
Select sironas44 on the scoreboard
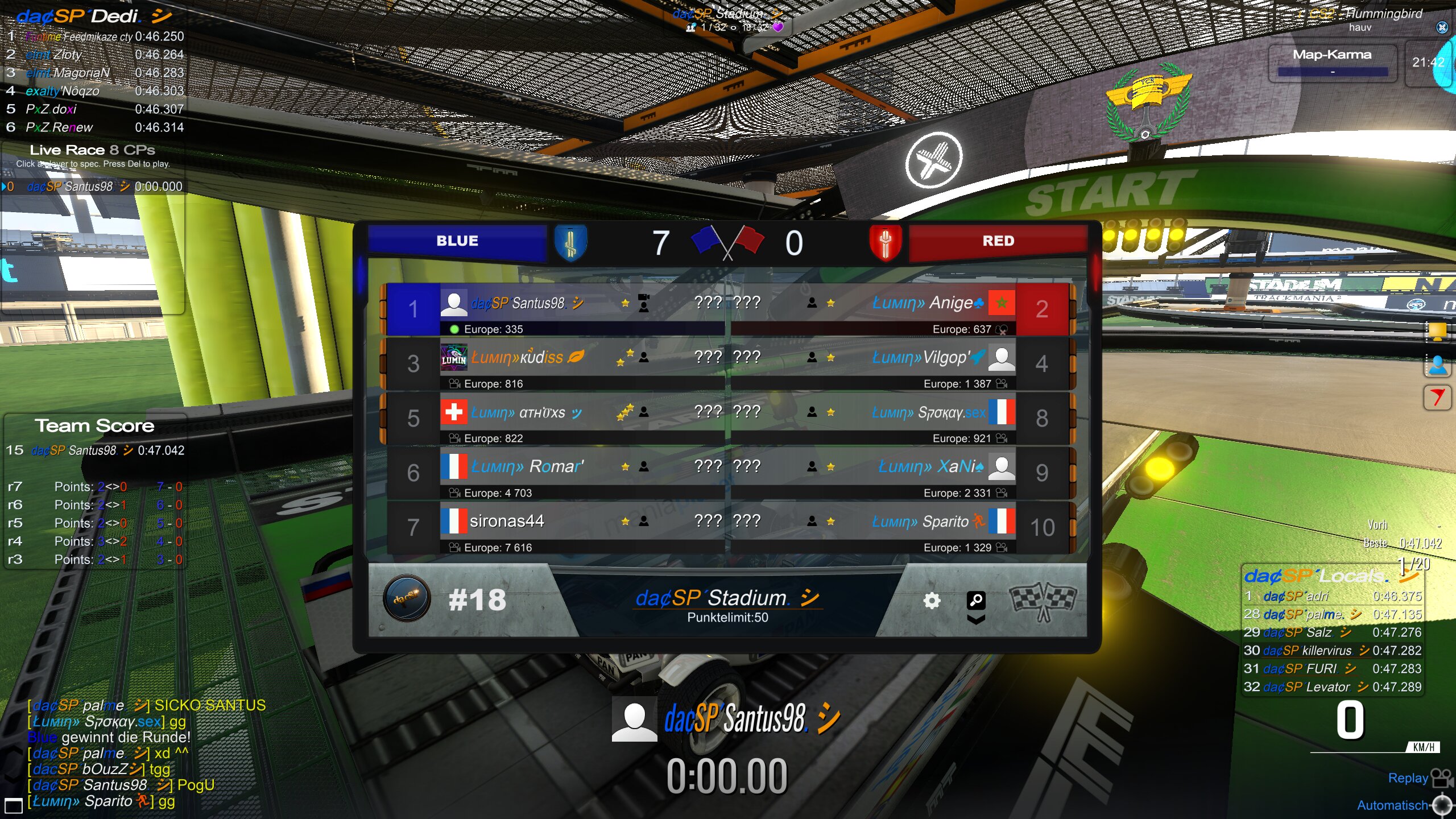pyautogui.click(x=506, y=522)
